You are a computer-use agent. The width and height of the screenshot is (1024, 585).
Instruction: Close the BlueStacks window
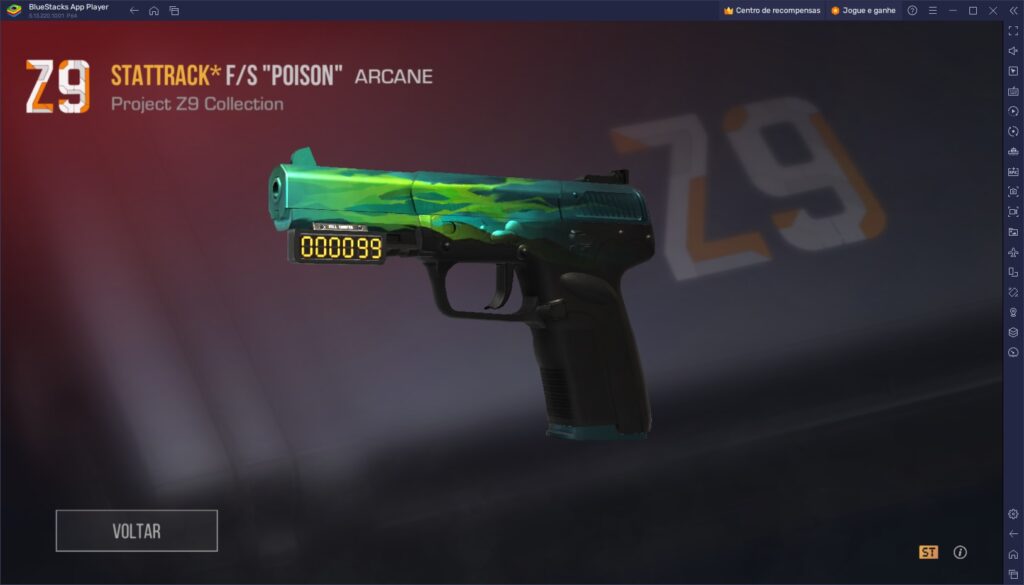pos(992,10)
